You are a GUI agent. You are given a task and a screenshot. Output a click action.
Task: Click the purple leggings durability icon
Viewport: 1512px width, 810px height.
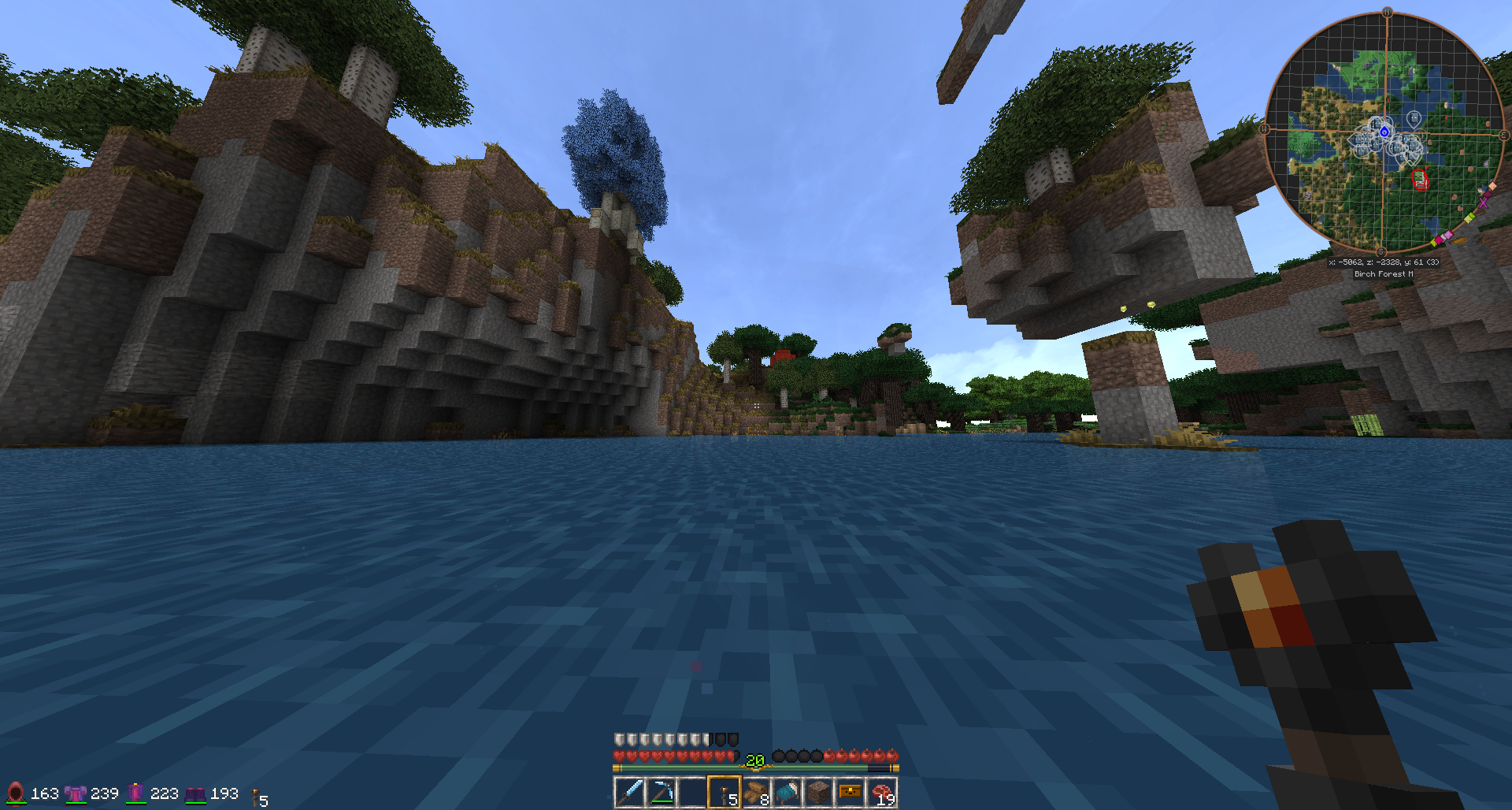point(135,793)
